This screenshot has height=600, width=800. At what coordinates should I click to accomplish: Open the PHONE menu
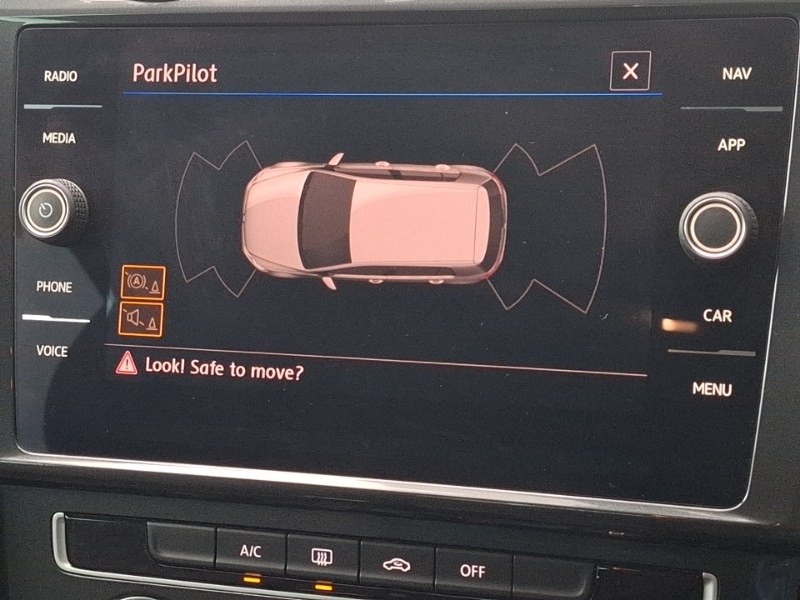54,287
